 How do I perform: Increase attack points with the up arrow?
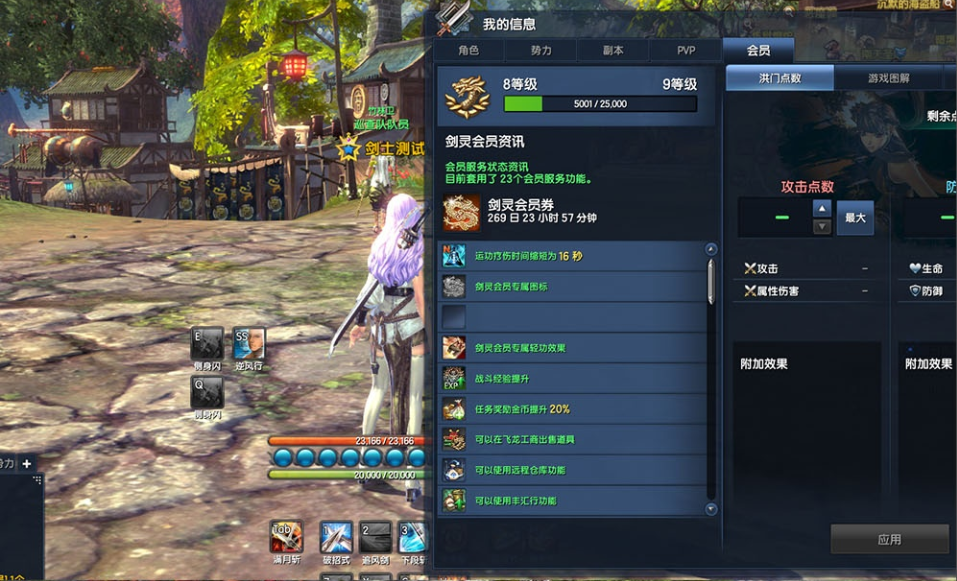[822, 208]
